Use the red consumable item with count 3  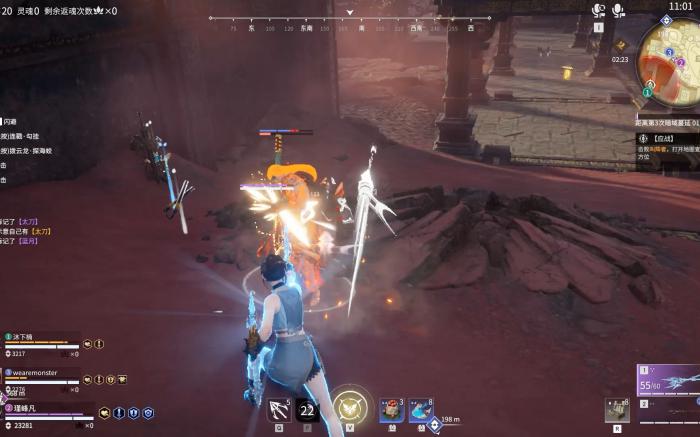pyautogui.click(x=391, y=409)
